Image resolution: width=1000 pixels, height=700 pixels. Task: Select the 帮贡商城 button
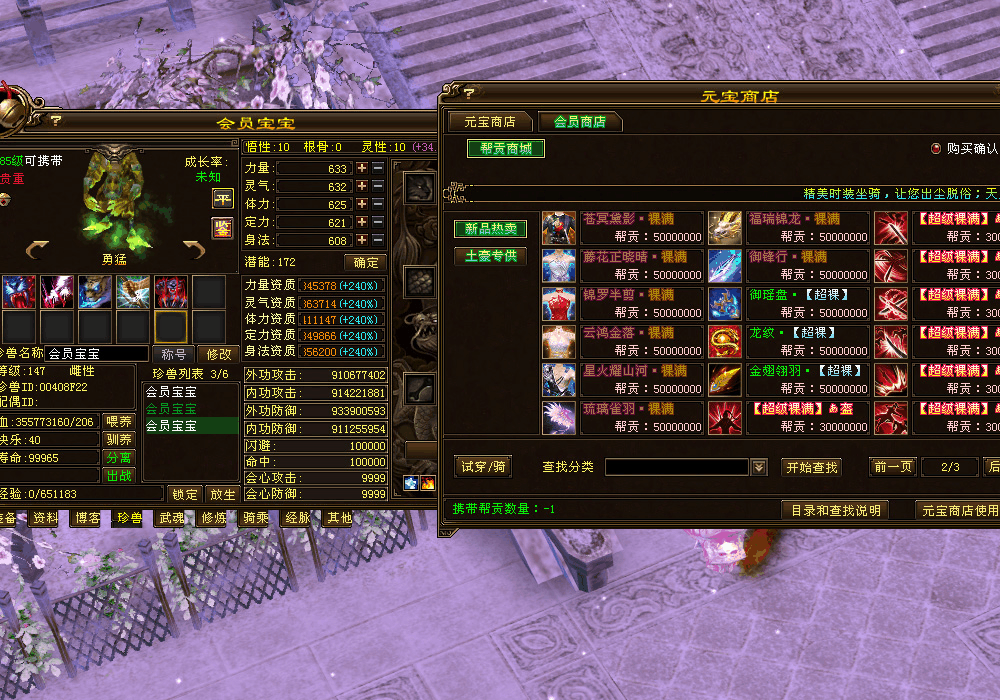click(505, 149)
